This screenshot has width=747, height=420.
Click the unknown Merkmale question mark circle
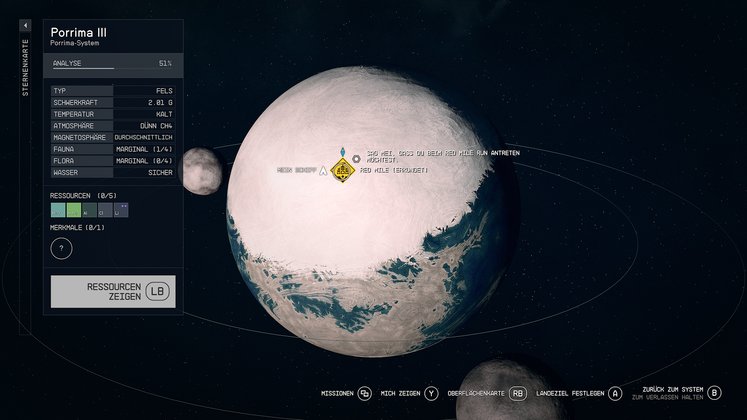61,248
